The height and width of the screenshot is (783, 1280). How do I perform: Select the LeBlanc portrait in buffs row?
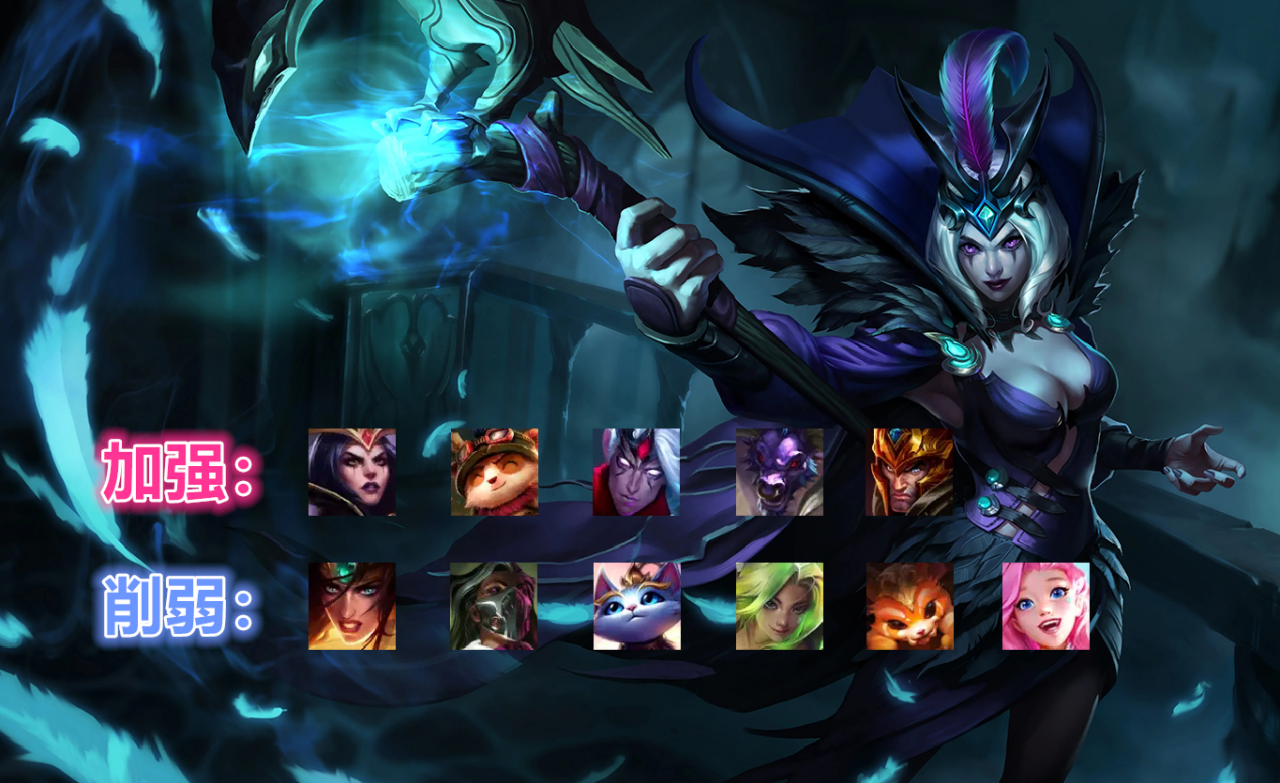pyautogui.click(x=352, y=472)
